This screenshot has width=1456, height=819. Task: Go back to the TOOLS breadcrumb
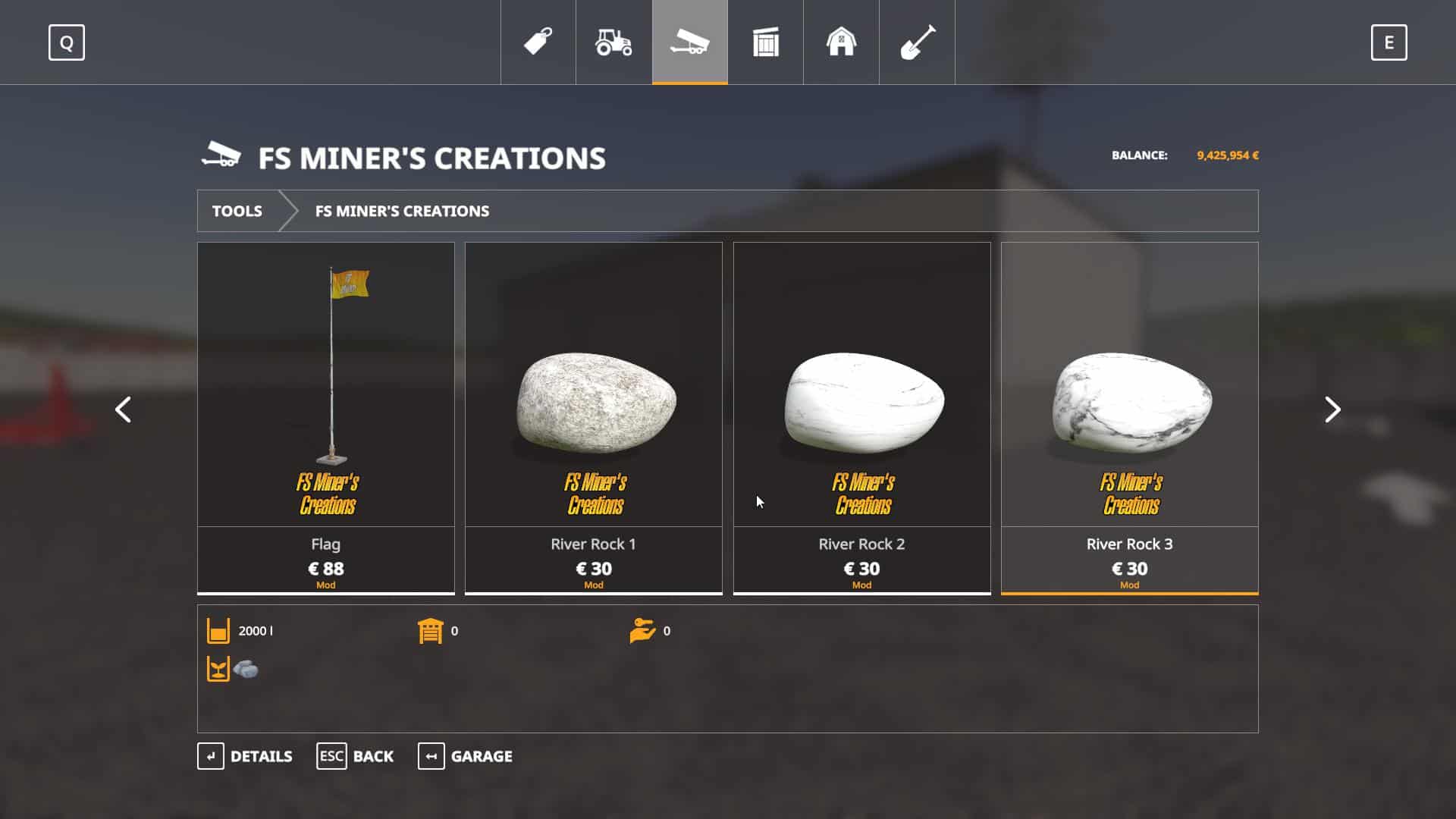(237, 211)
